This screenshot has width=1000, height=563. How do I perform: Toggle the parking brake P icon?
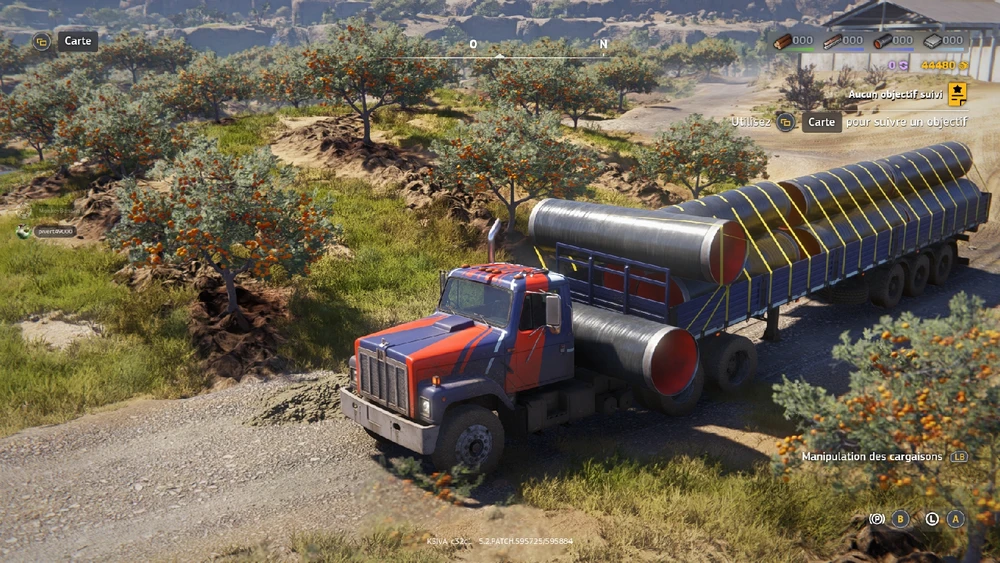tap(876, 519)
